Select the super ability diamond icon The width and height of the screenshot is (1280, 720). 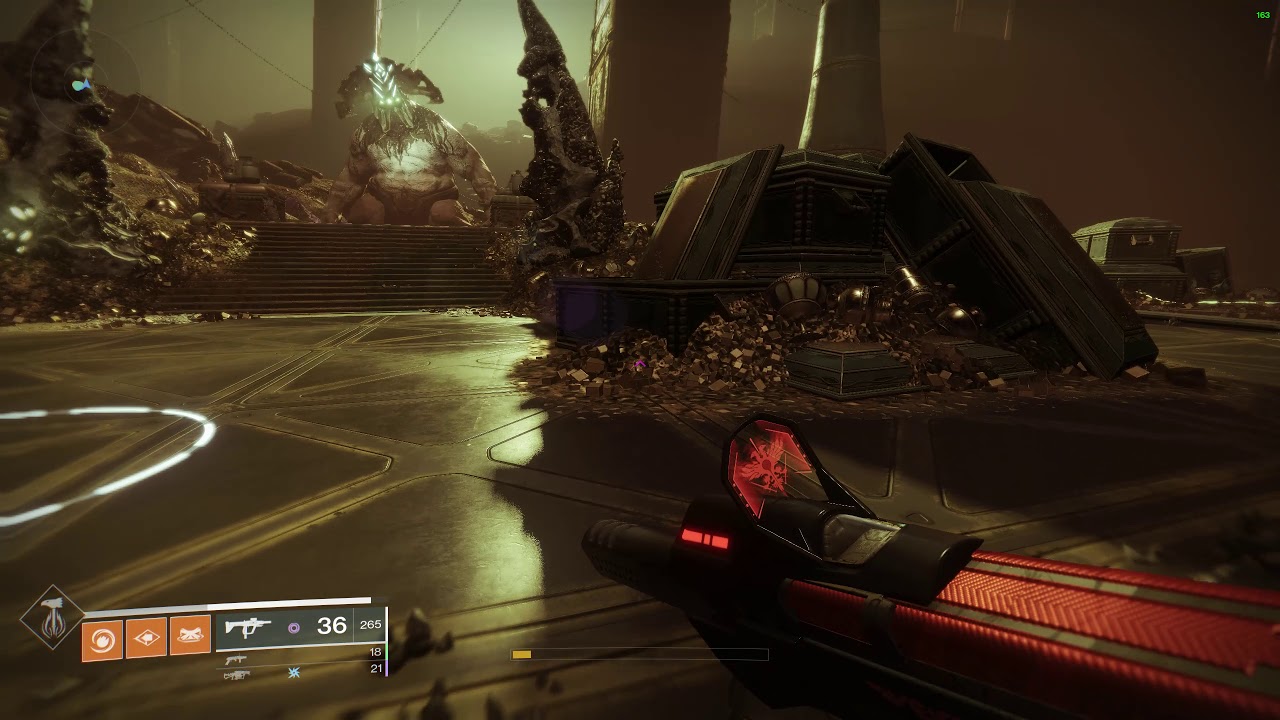click(x=51, y=618)
